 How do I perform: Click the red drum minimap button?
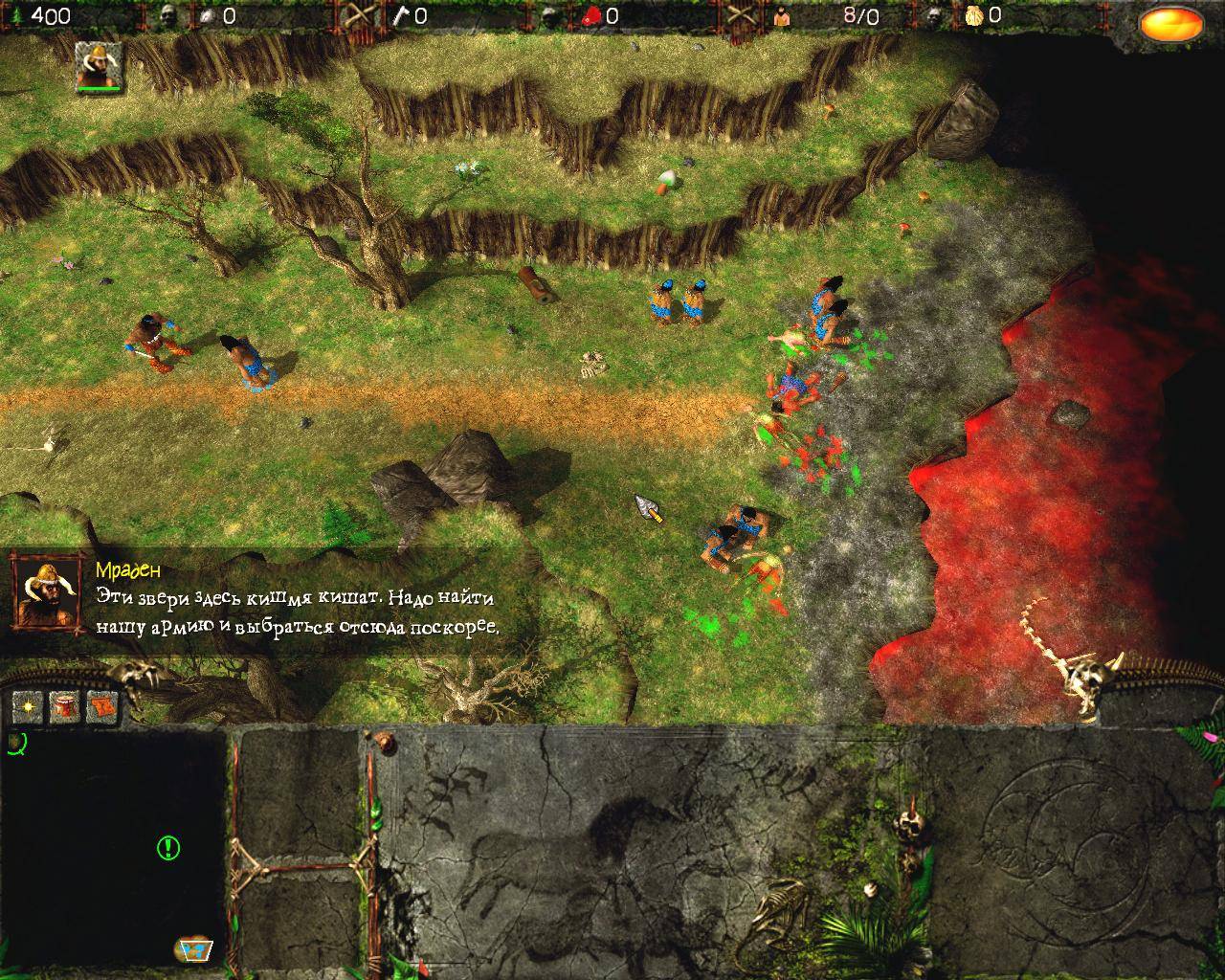pos(64,706)
